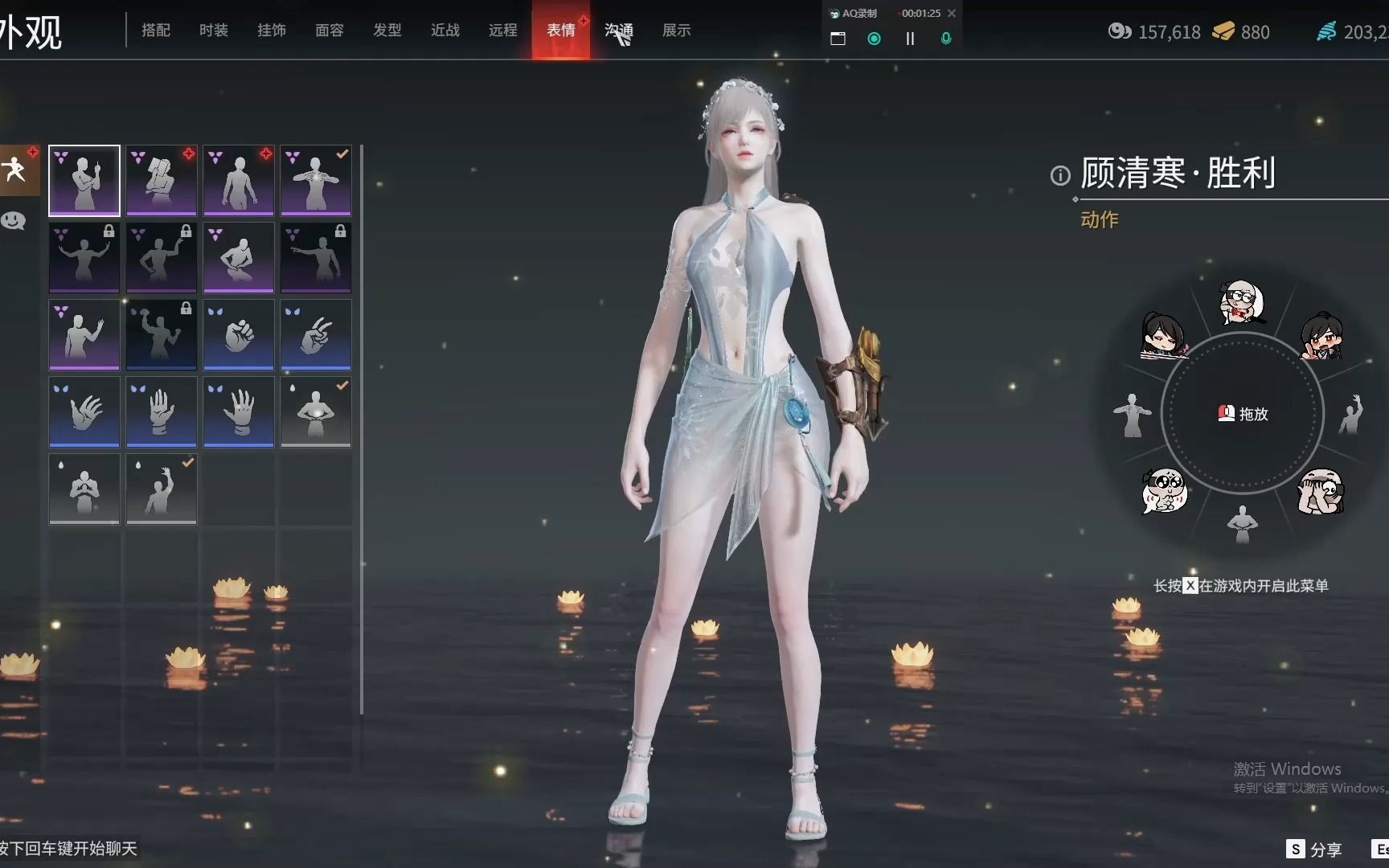Open the 展示 tab
The height and width of the screenshot is (868, 1389).
(x=675, y=31)
